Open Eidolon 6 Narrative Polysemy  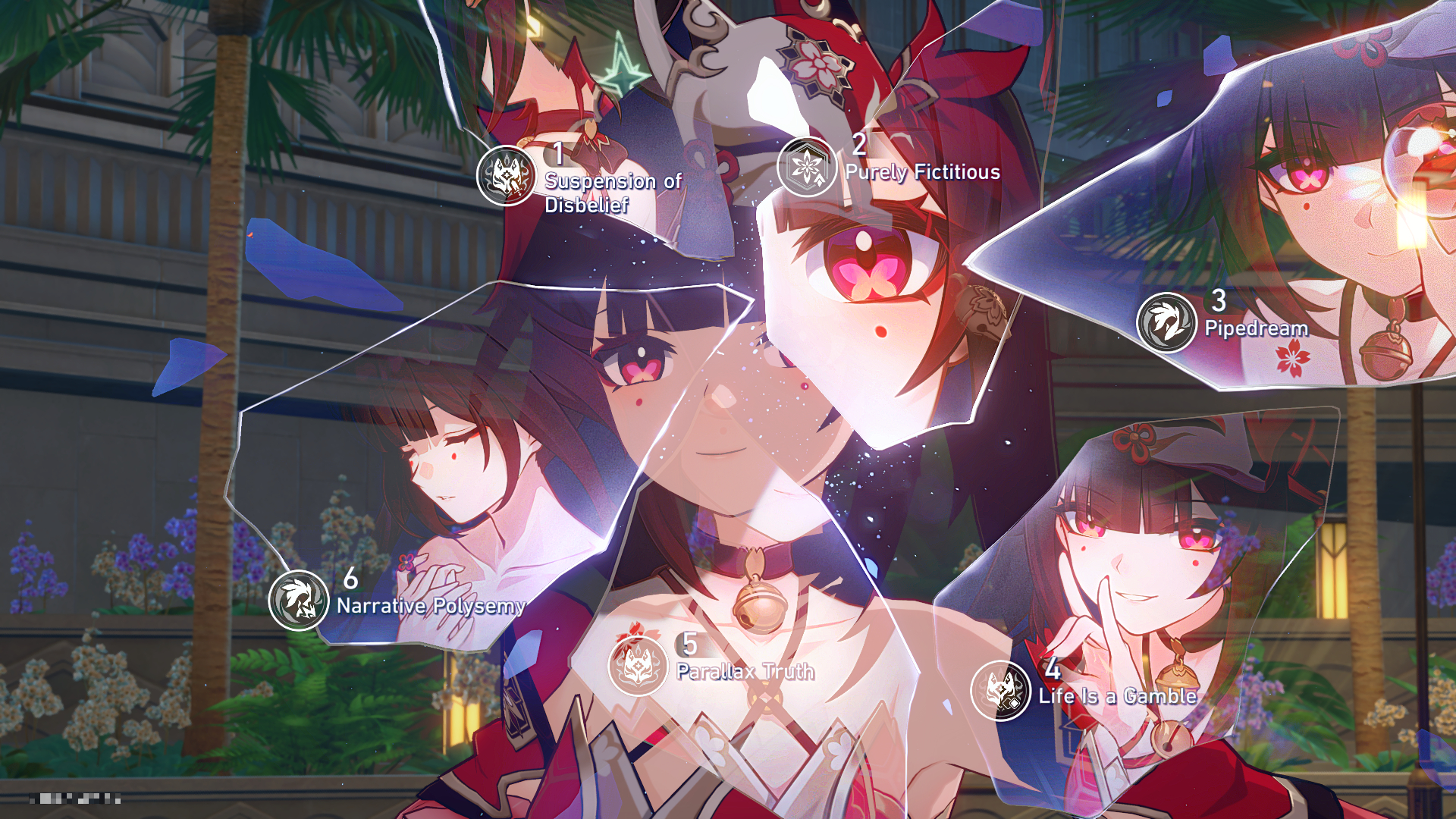[x=299, y=600]
